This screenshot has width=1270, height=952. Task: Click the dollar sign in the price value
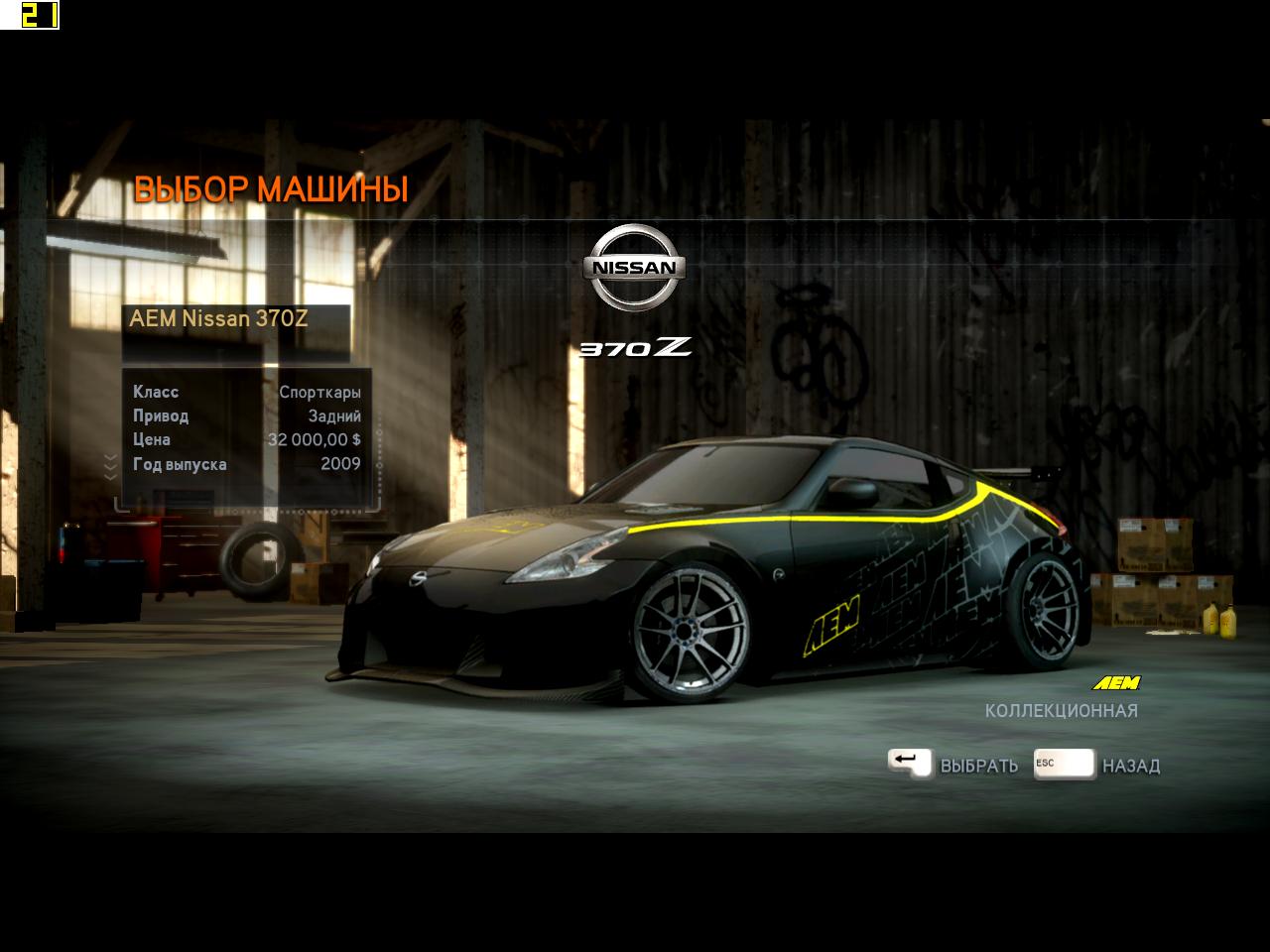(357, 439)
